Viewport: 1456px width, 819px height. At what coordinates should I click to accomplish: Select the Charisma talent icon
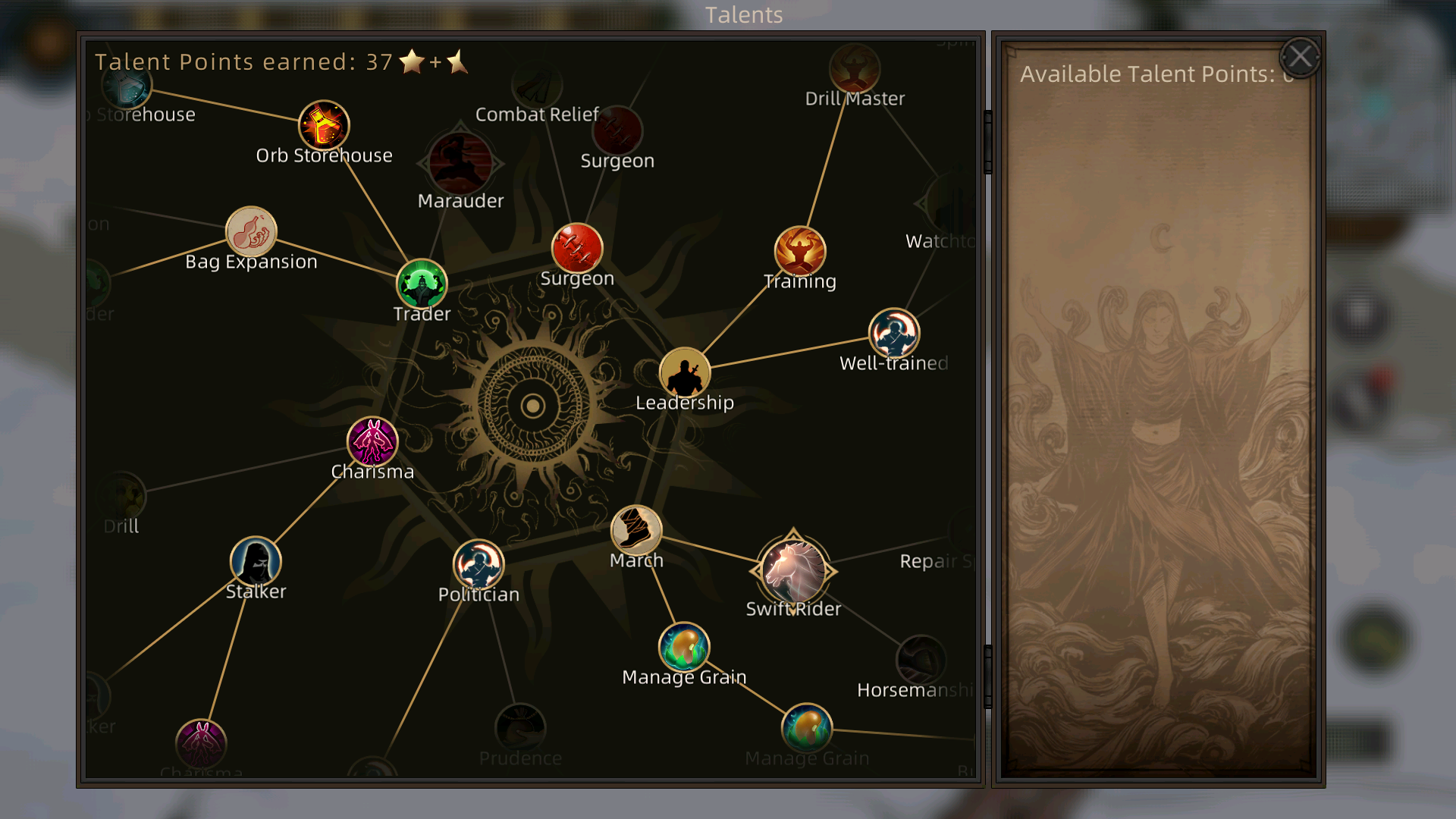[372, 441]
